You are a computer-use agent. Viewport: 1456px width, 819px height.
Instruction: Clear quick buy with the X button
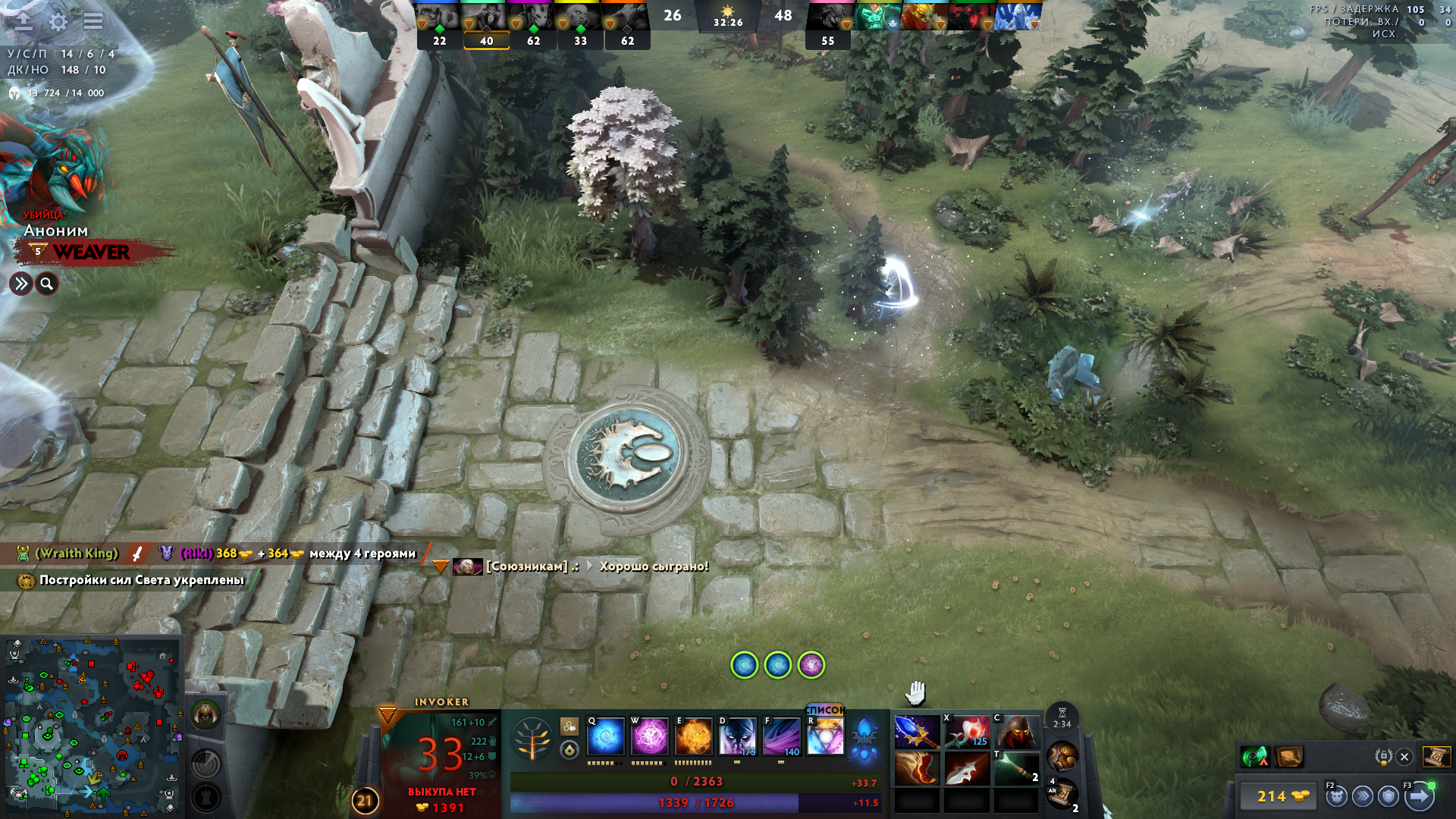1404,757
